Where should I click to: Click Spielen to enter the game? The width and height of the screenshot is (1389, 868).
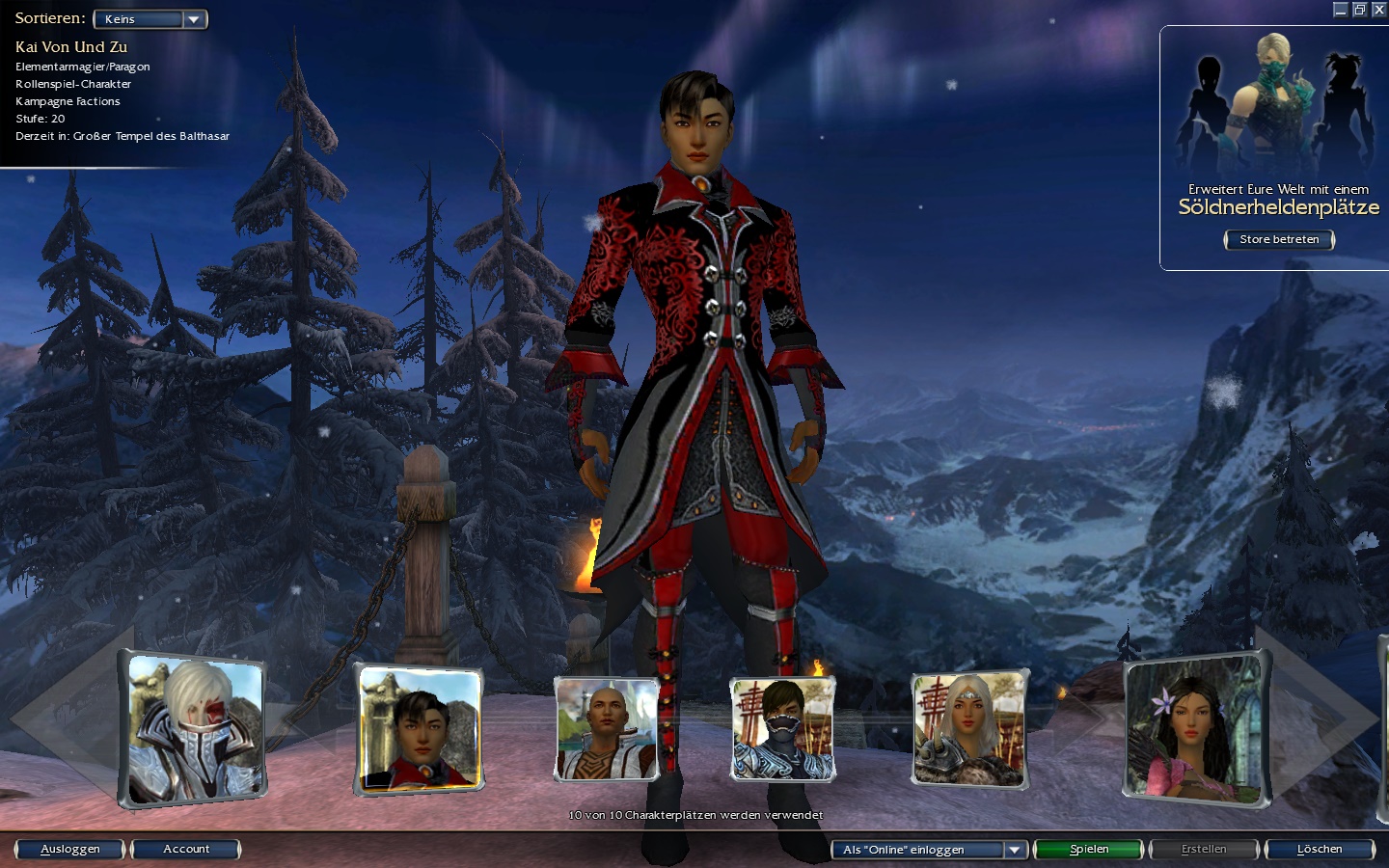click(x=1089, y=850)
